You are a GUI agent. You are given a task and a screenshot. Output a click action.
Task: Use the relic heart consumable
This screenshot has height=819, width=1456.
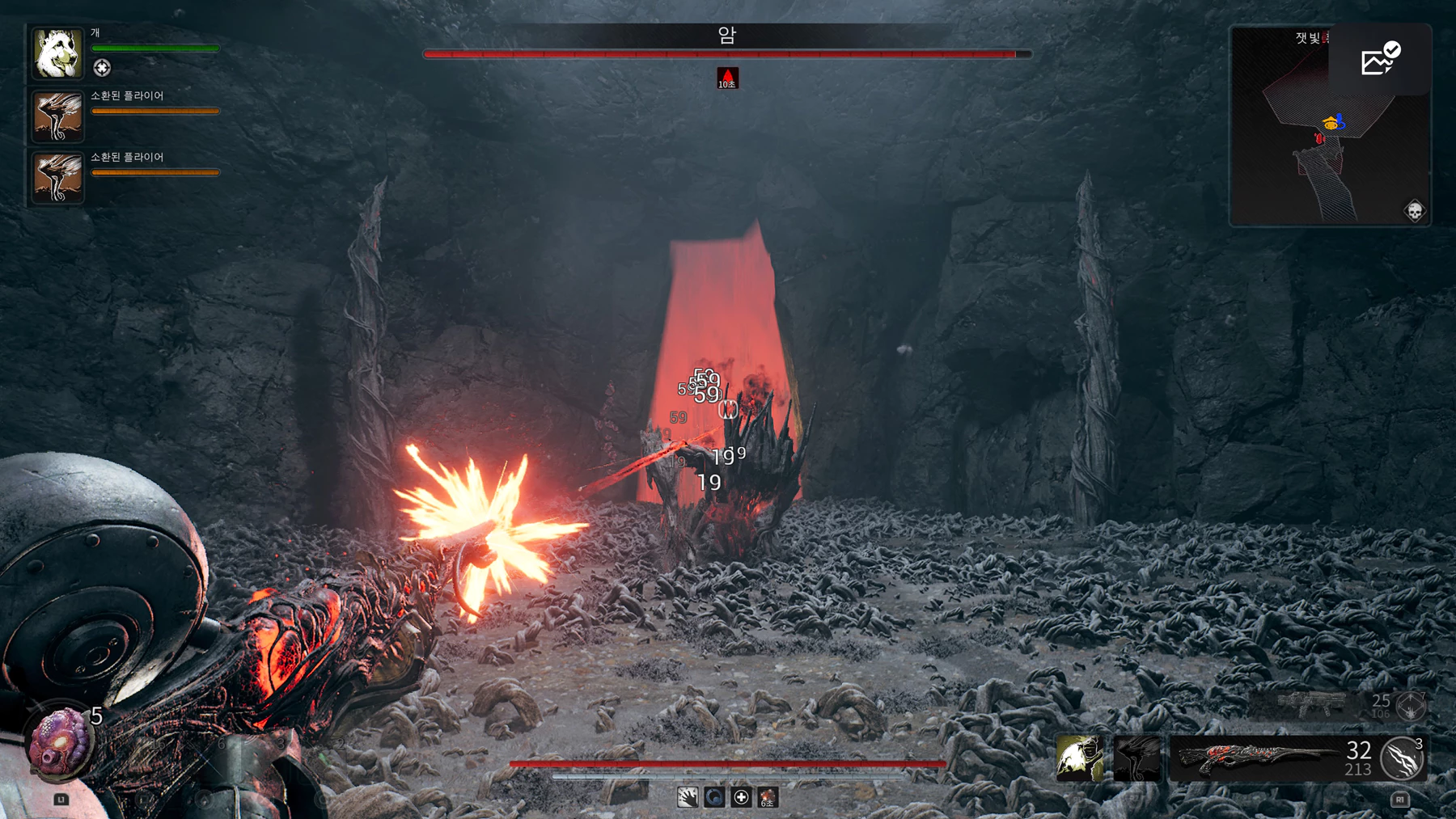[58, 740]
